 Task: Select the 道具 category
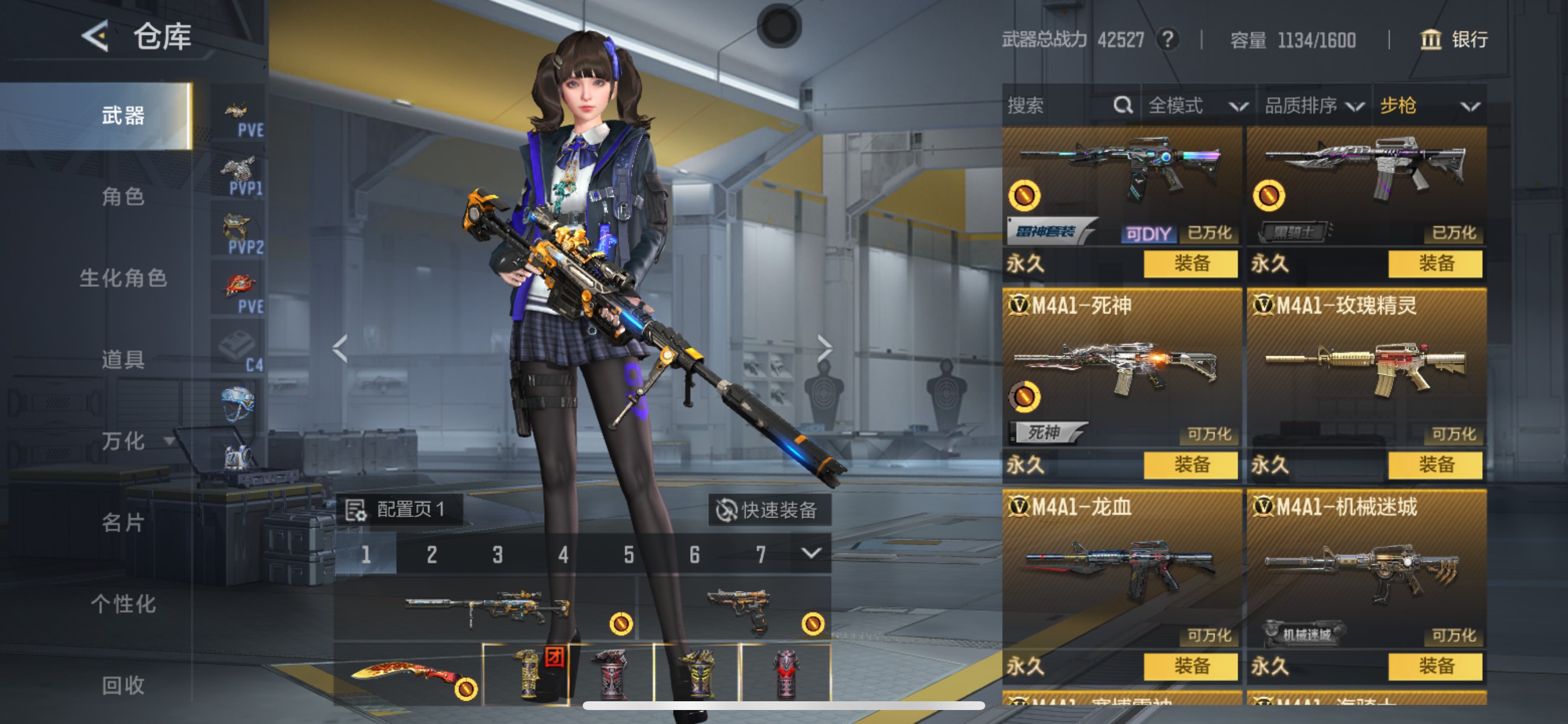pos(123,360)
